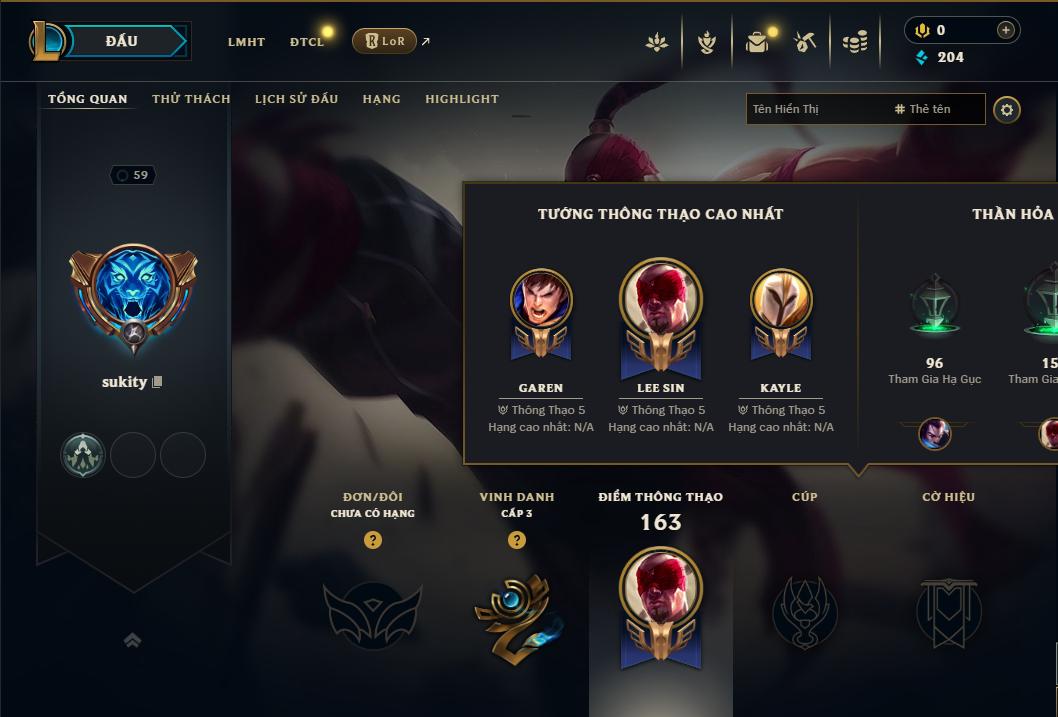
Task: Click the Tên Hiển Thị search field
Action: point(815,109)
